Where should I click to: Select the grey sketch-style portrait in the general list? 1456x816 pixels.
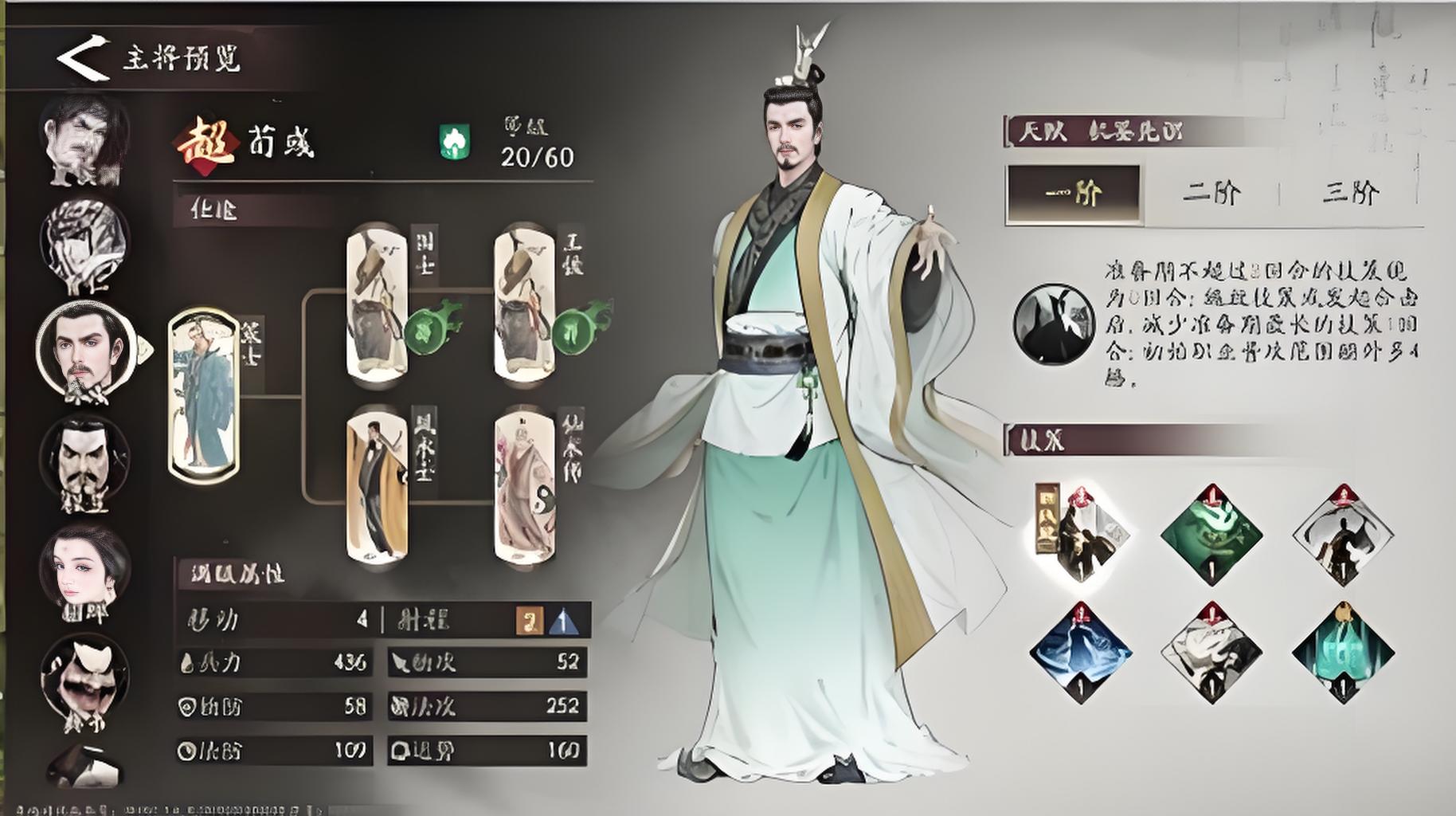coord(84,245)
